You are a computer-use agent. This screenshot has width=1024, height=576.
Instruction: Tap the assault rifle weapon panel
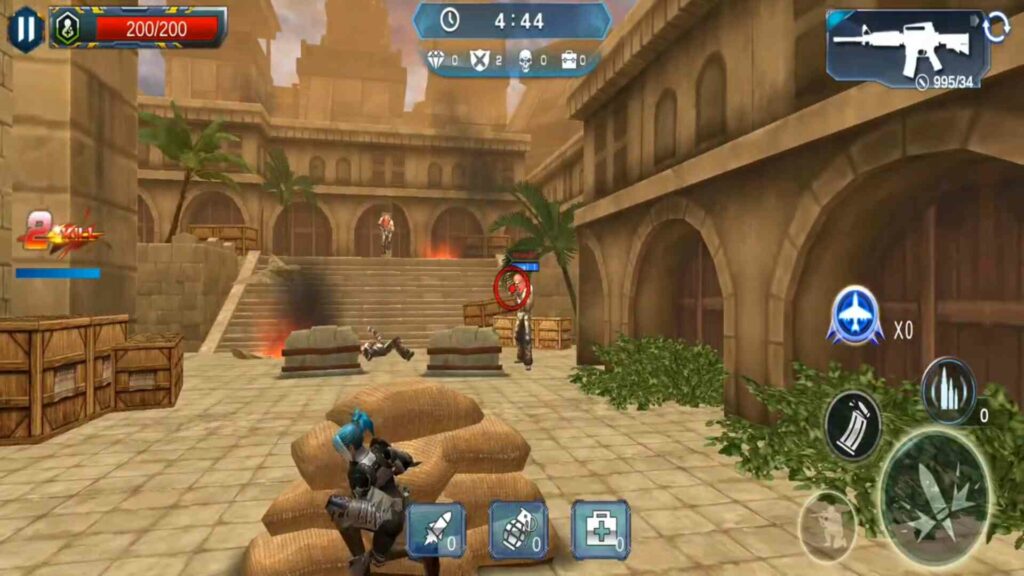click(905, 46)
